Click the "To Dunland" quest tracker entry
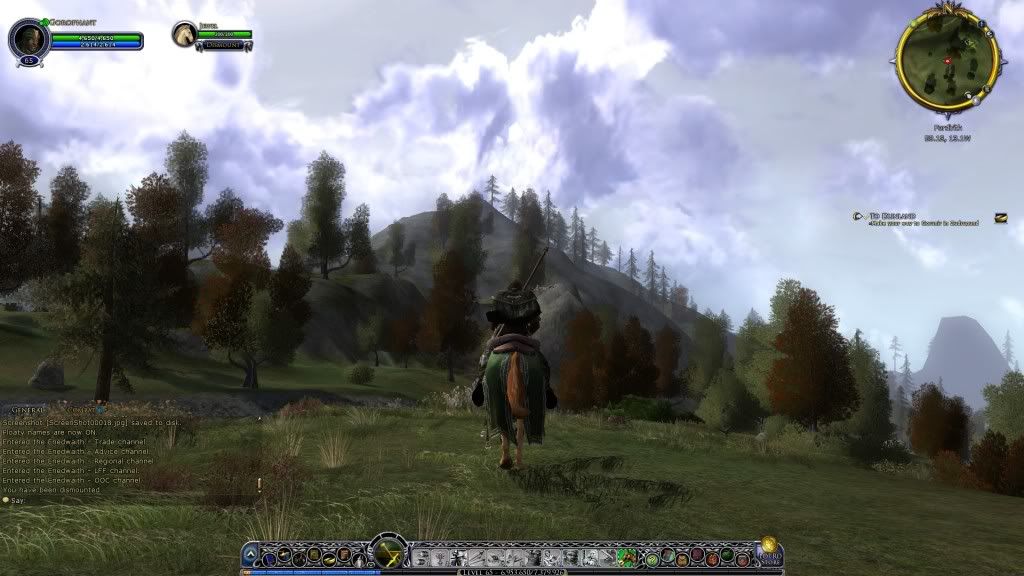The image size is (1024, 576). [892, 216]
